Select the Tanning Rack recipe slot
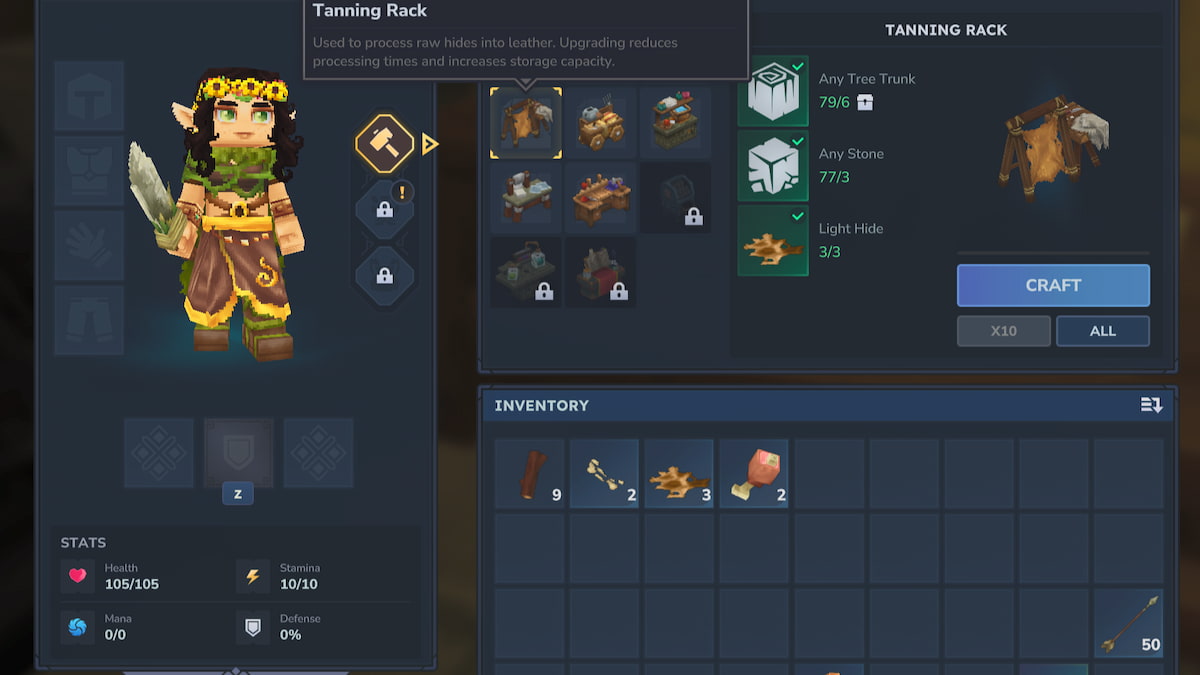The image size is (1200, 675). [526, 123]
